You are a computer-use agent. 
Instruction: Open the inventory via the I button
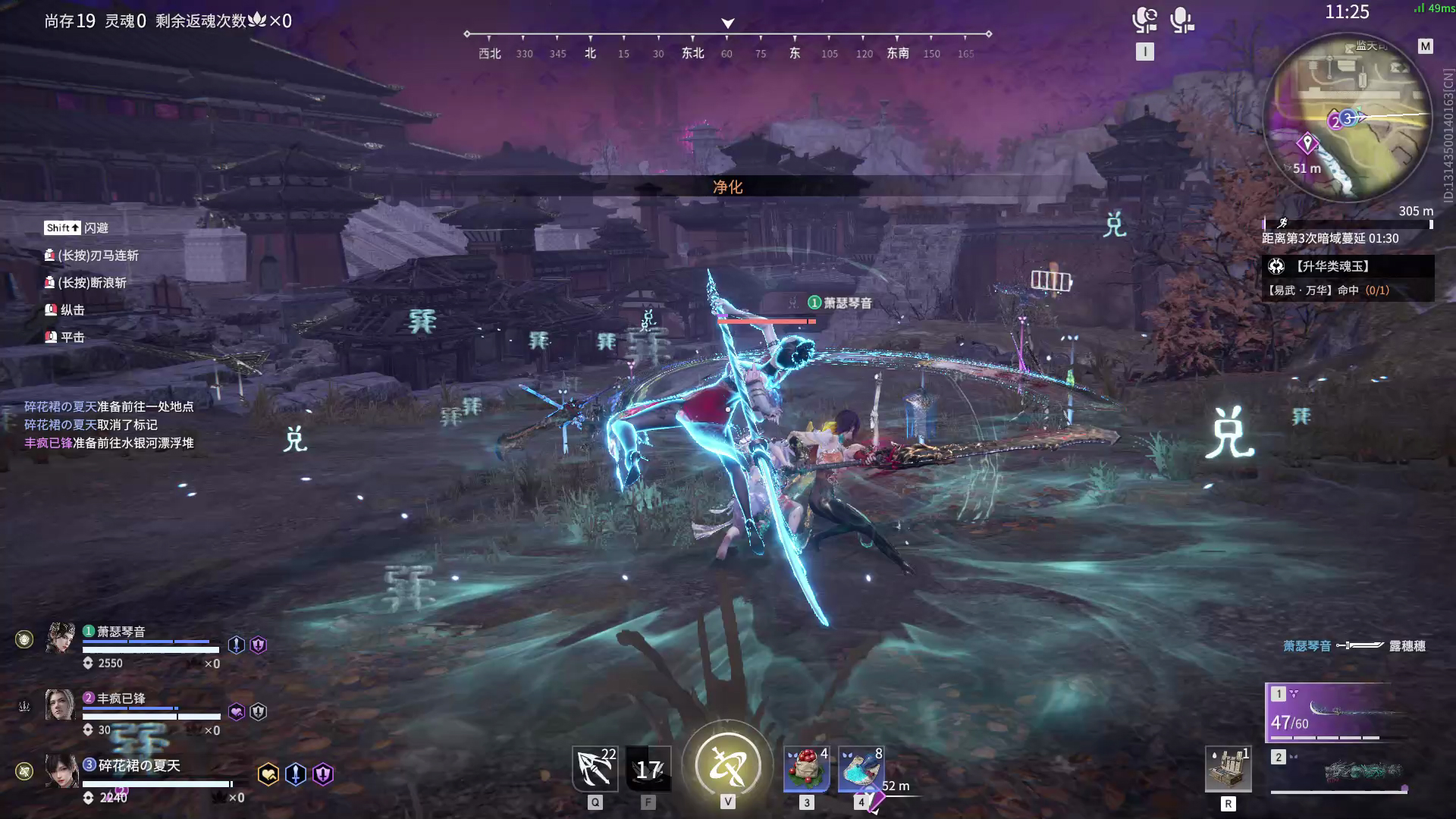(x=1145, y=52)
